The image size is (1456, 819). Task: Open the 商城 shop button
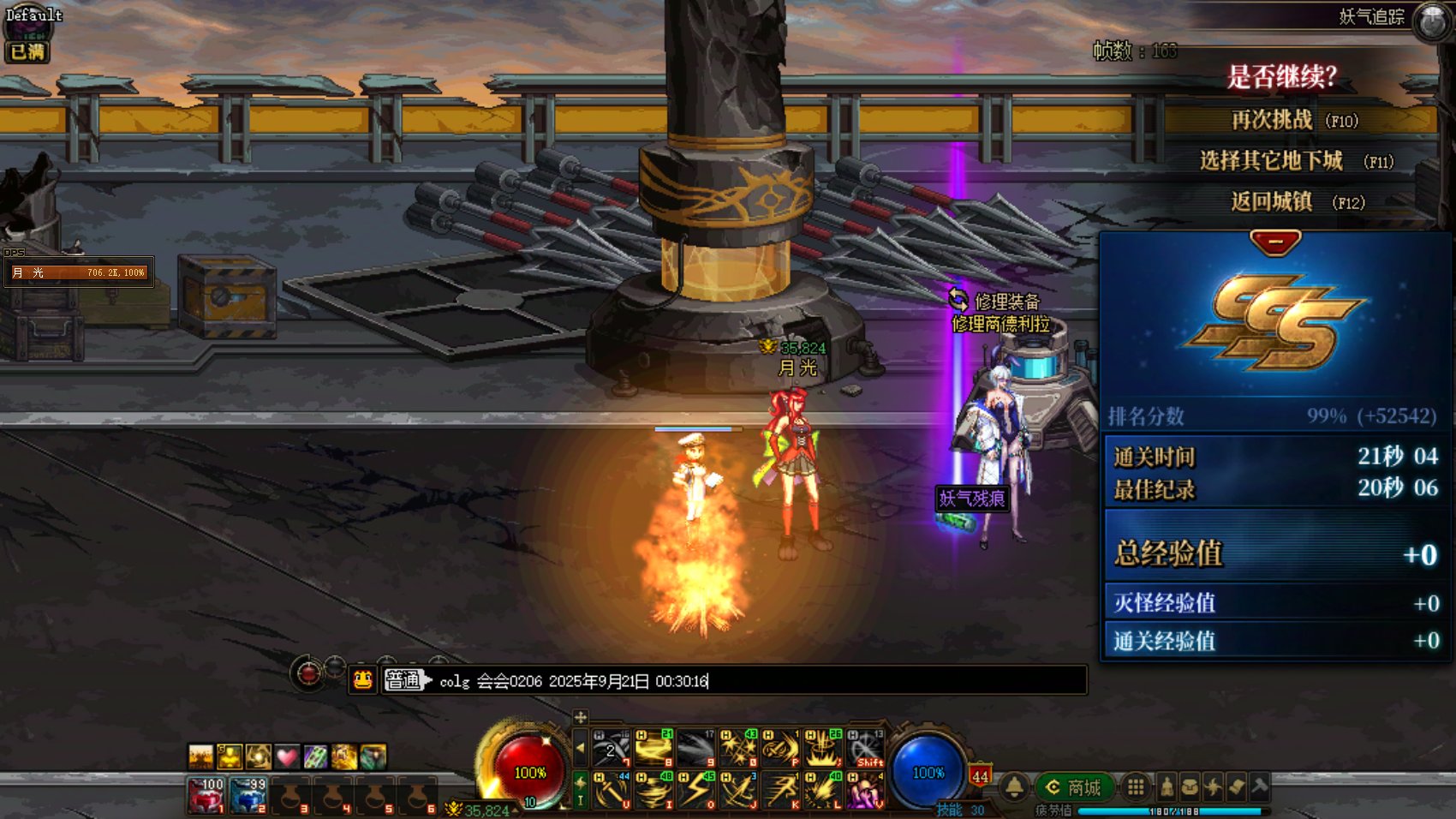point(1075,786)
